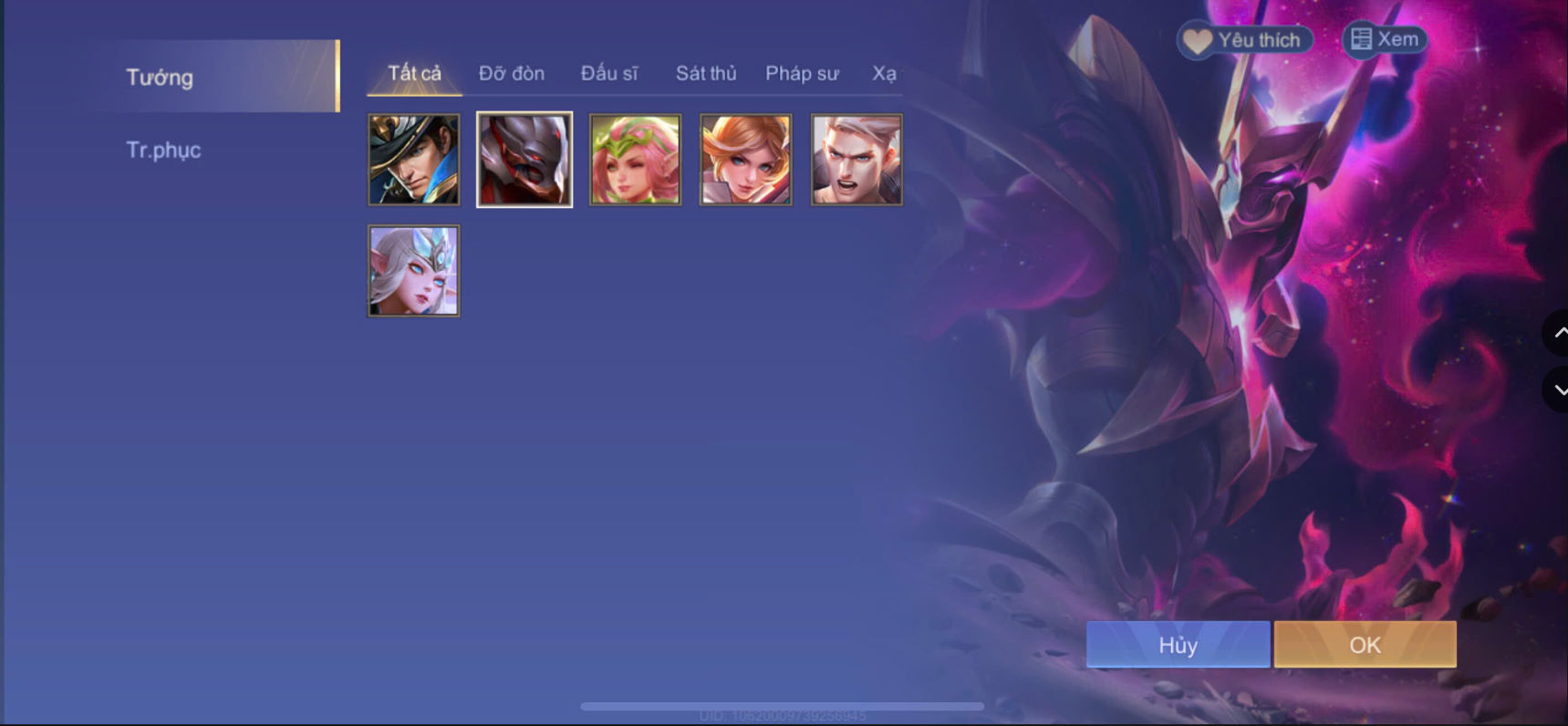
Task: Toggle Yêu thích to favorite this hero
Action: [1243, 39]
